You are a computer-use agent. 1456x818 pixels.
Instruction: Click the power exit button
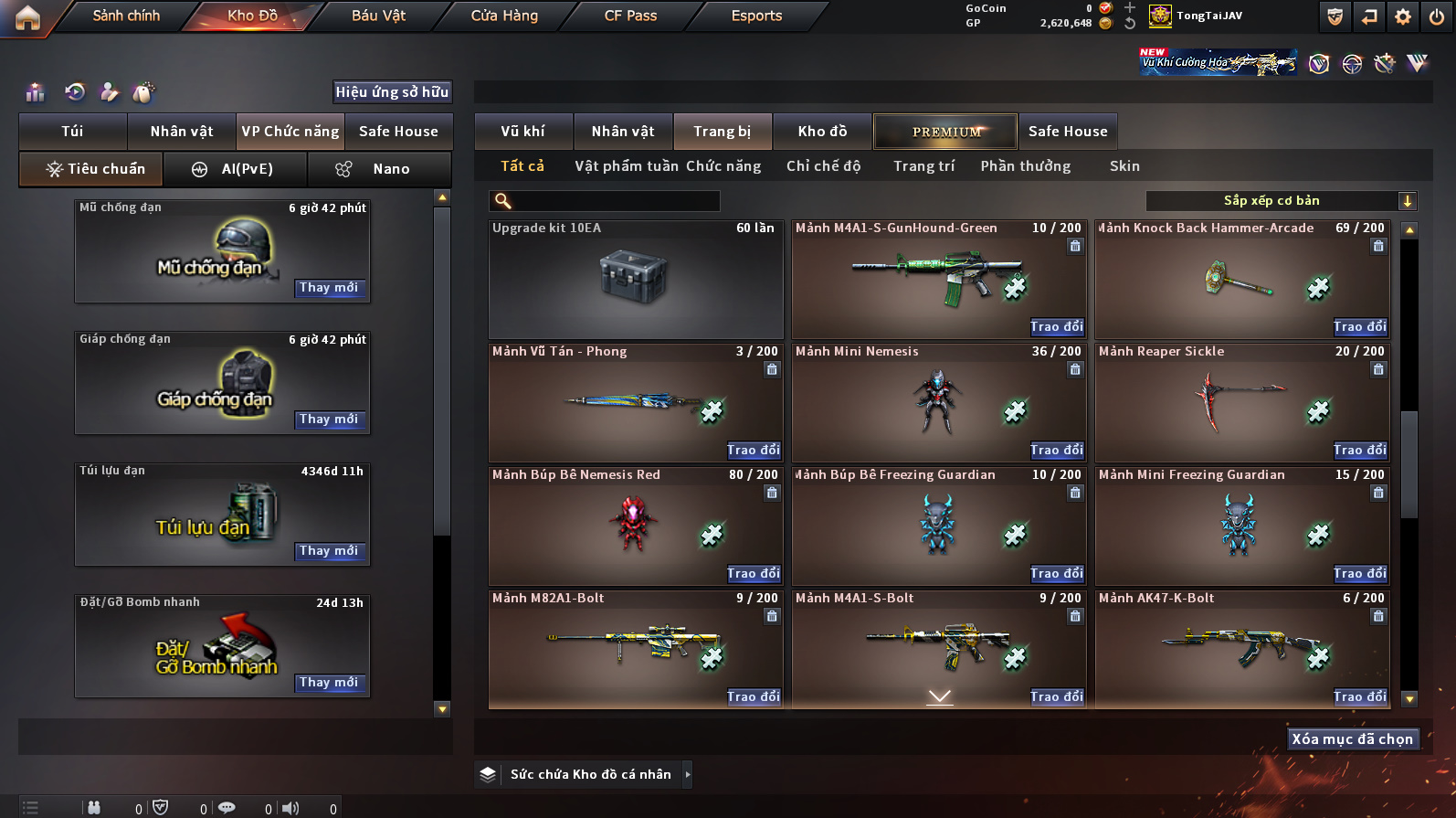(x=1437, y=16)
